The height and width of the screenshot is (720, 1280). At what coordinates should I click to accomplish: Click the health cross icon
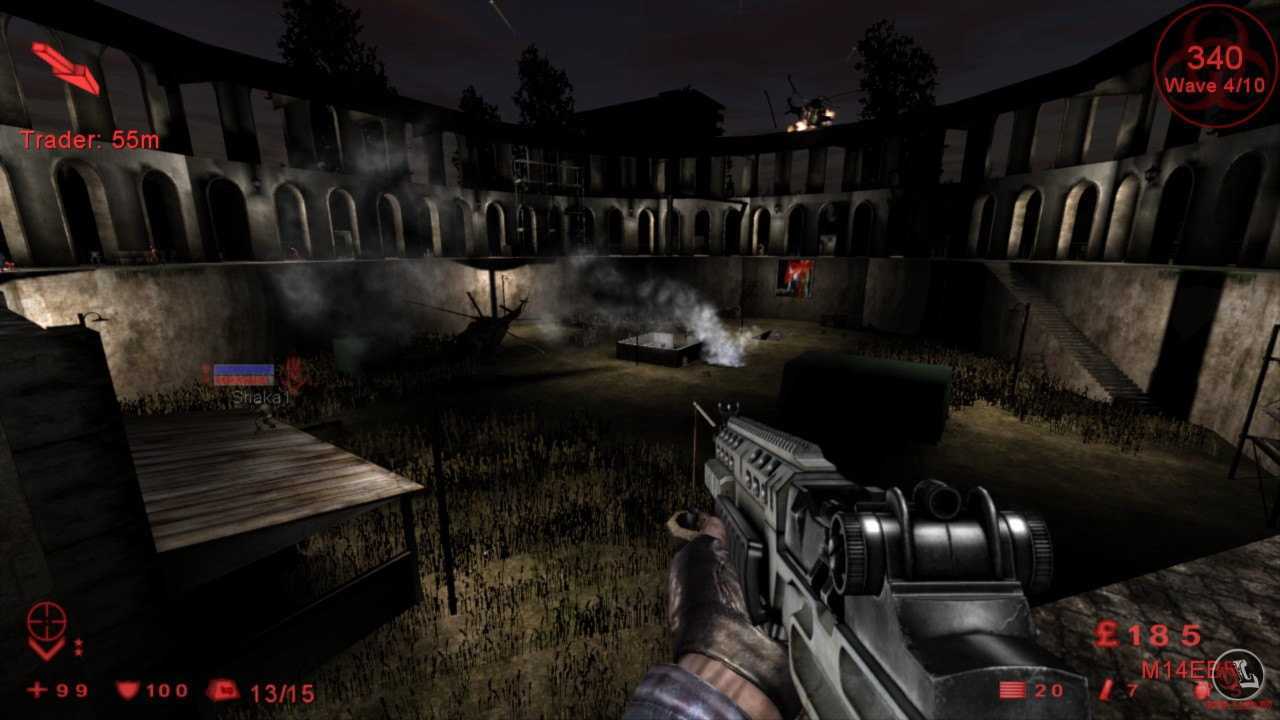pyautogui.click(x=37, y=690)
